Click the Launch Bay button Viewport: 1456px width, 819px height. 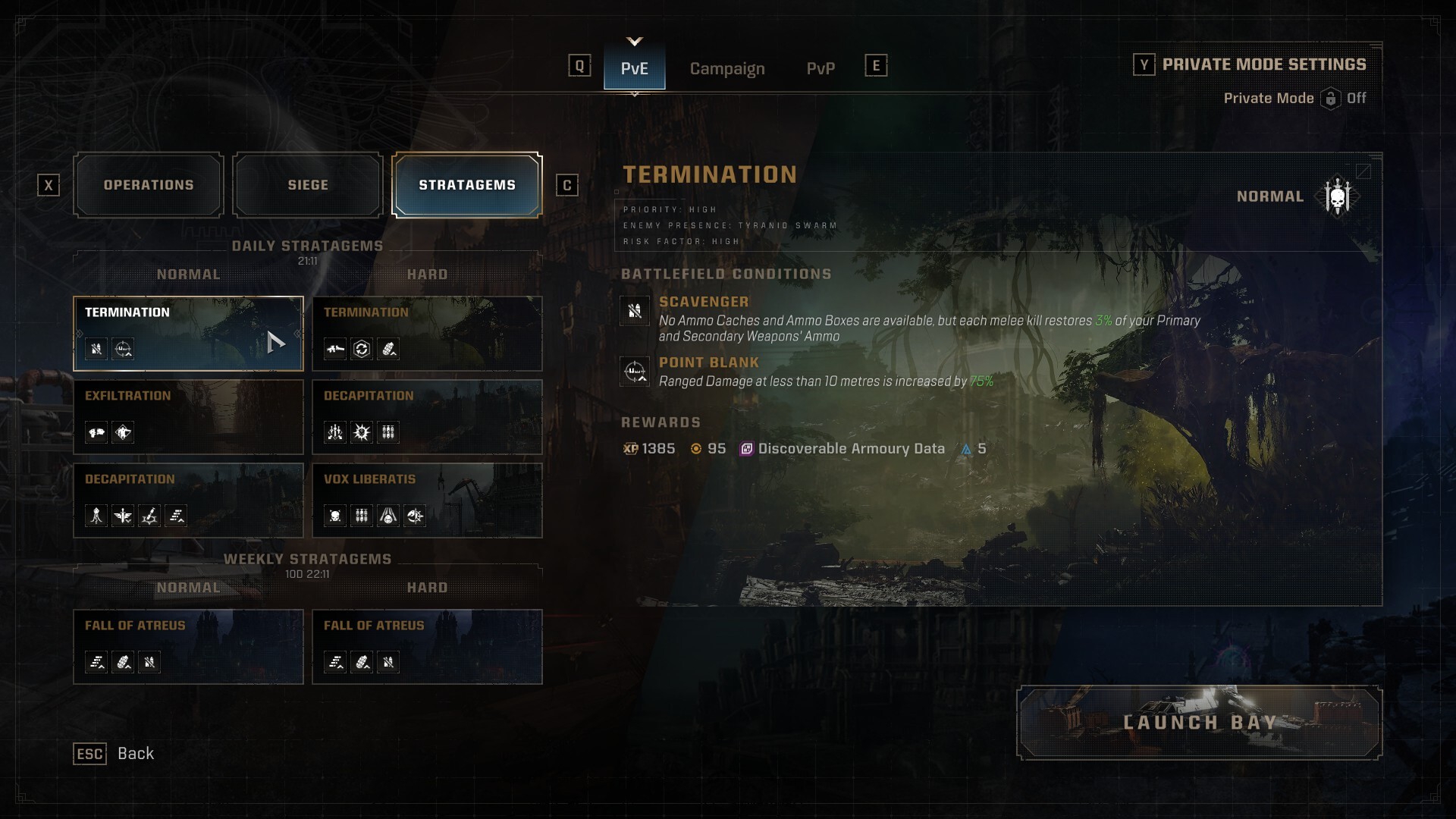[1199, 723]
